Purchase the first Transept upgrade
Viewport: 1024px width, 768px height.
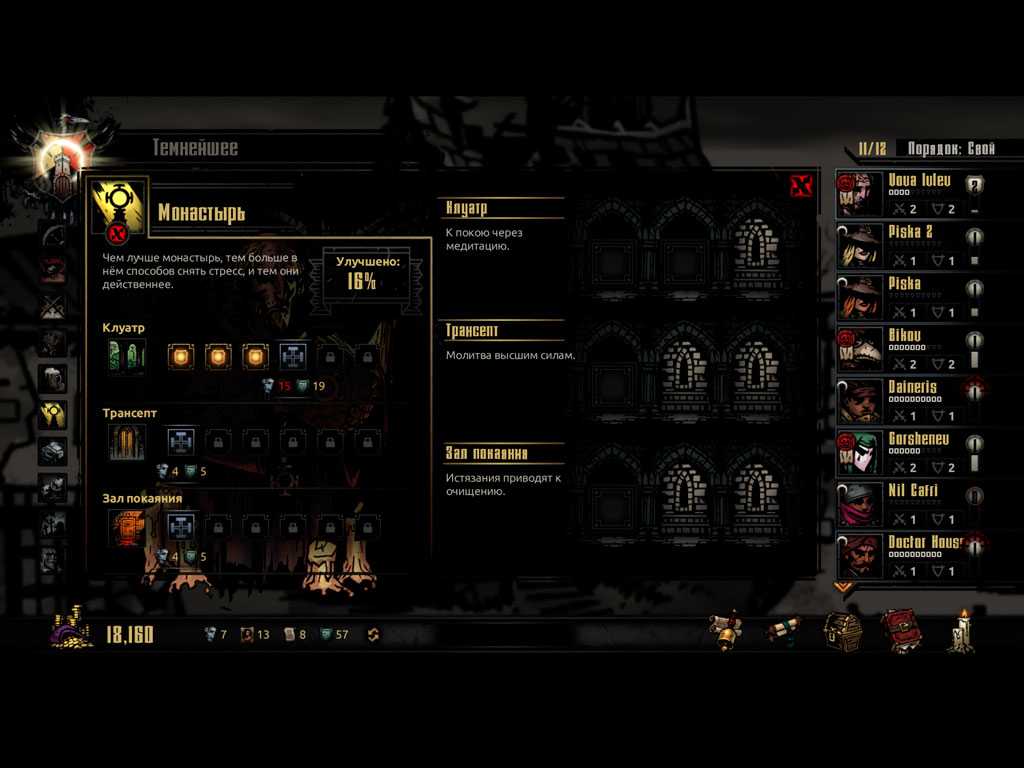tap(181, 441)
